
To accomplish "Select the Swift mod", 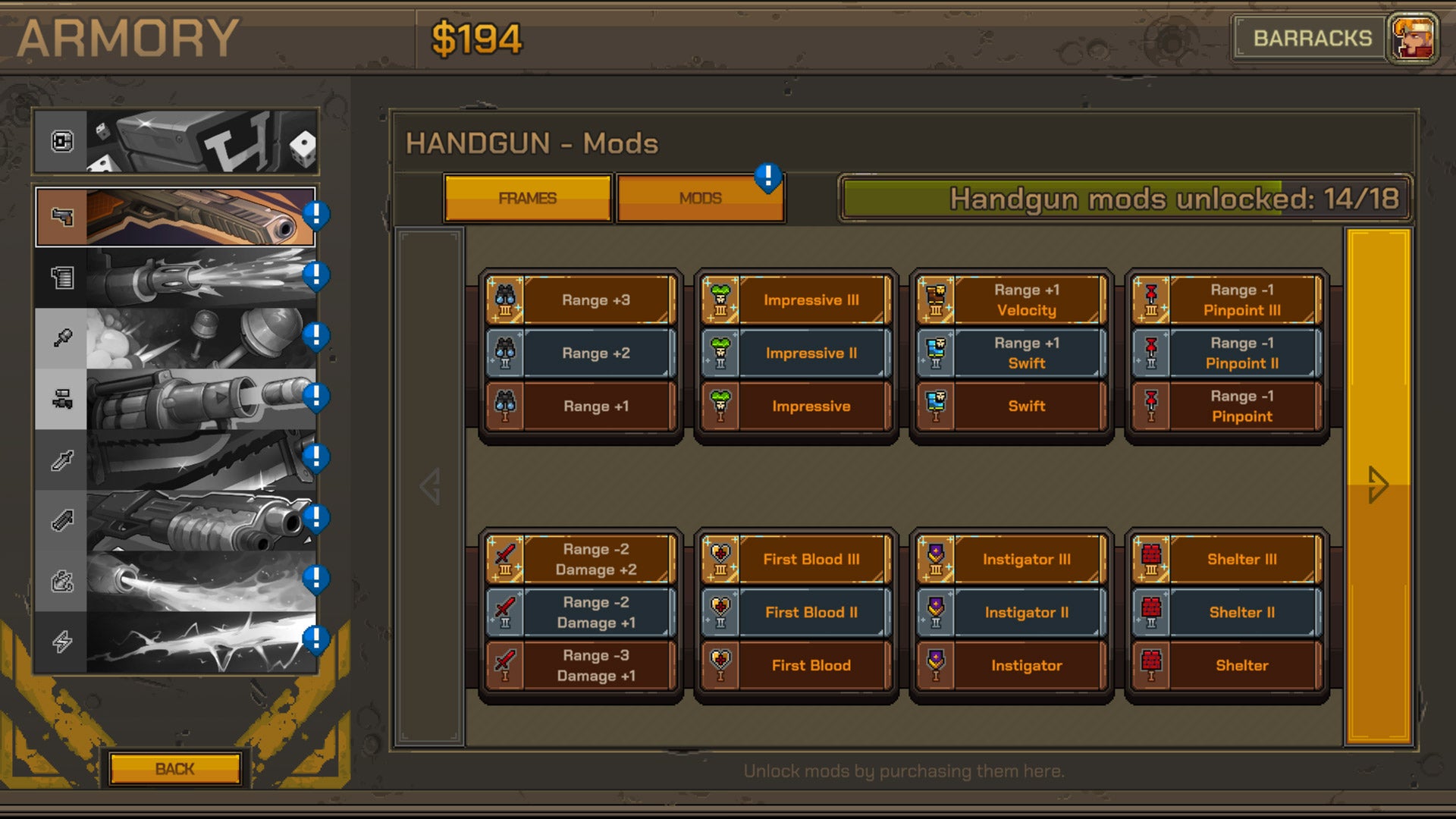I will point(1012,406).
